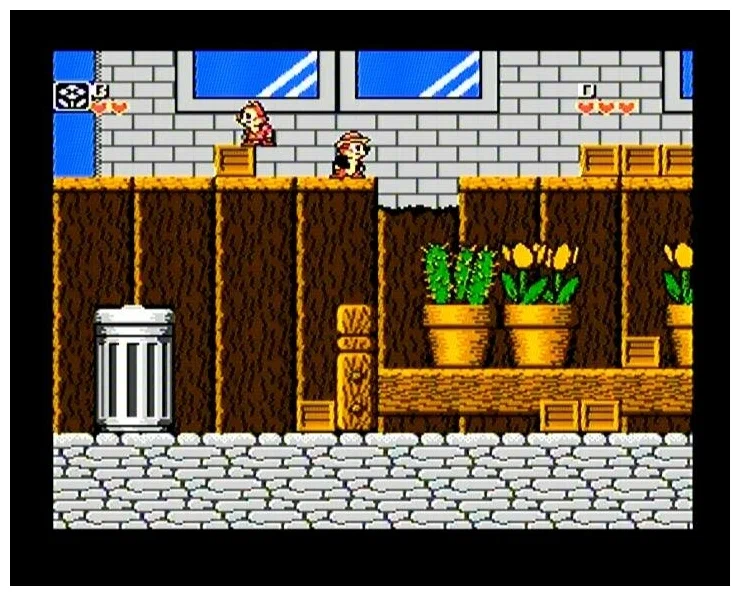This screenshot has width=740, height=596.
Task: Select Dale's player D badge
Action: click(x=588, y=90)
